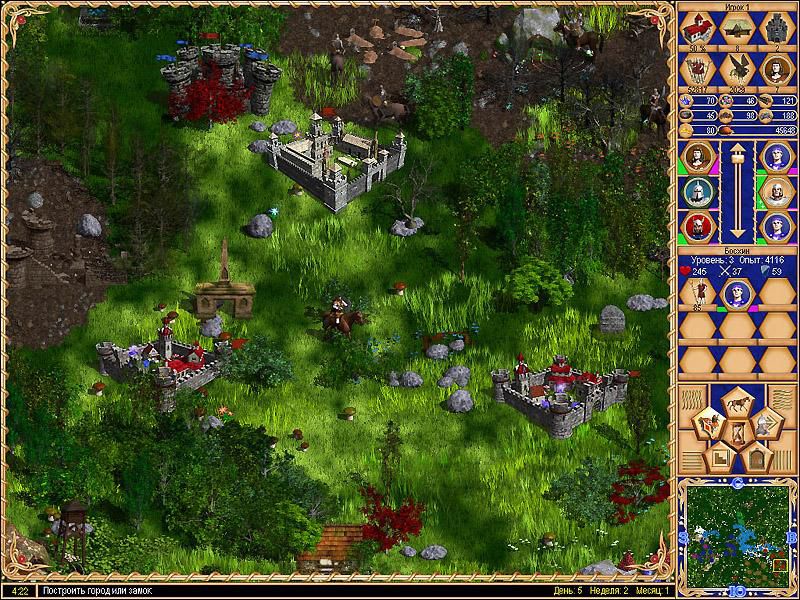Screen dimensions: 800x600
Task: Click the stairs pentagon button
Action: [x=720, y=458]
